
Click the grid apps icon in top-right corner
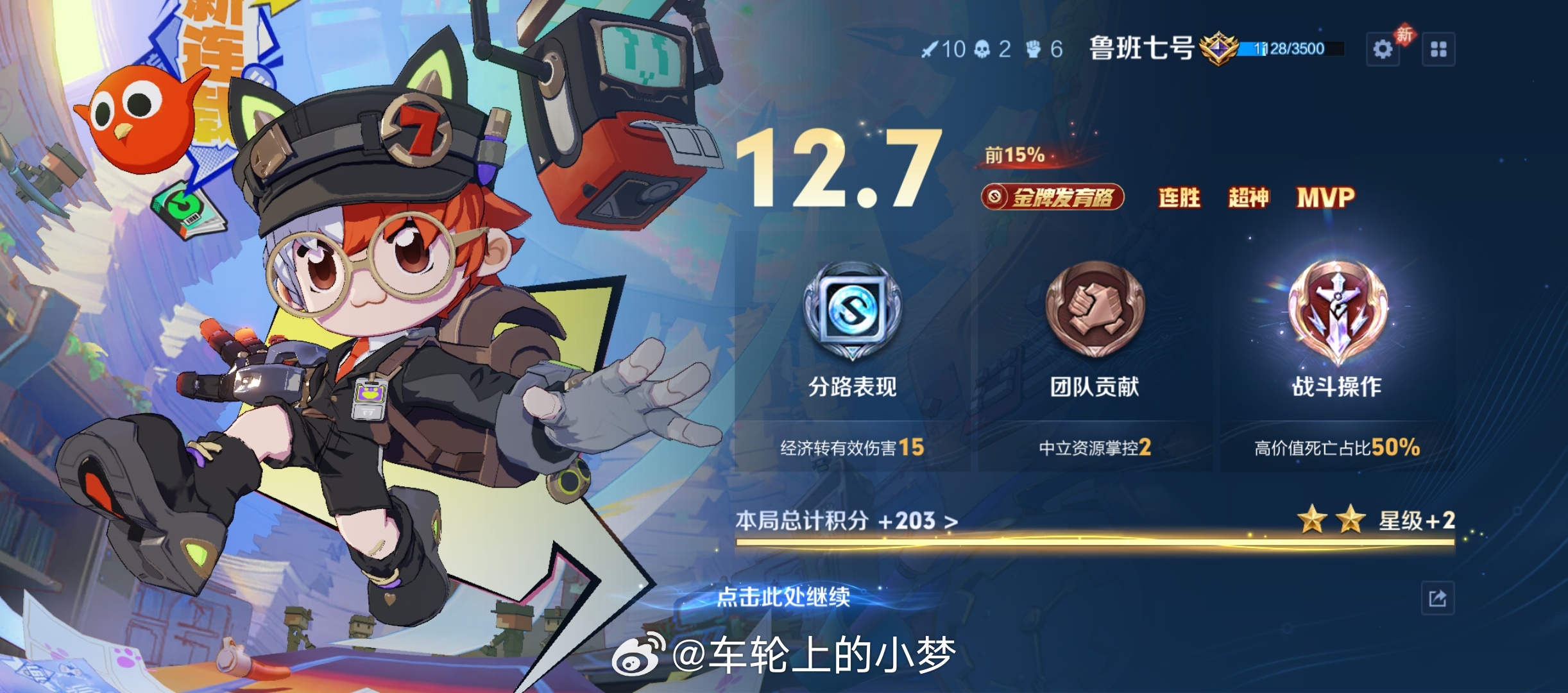pos(1439,47)
